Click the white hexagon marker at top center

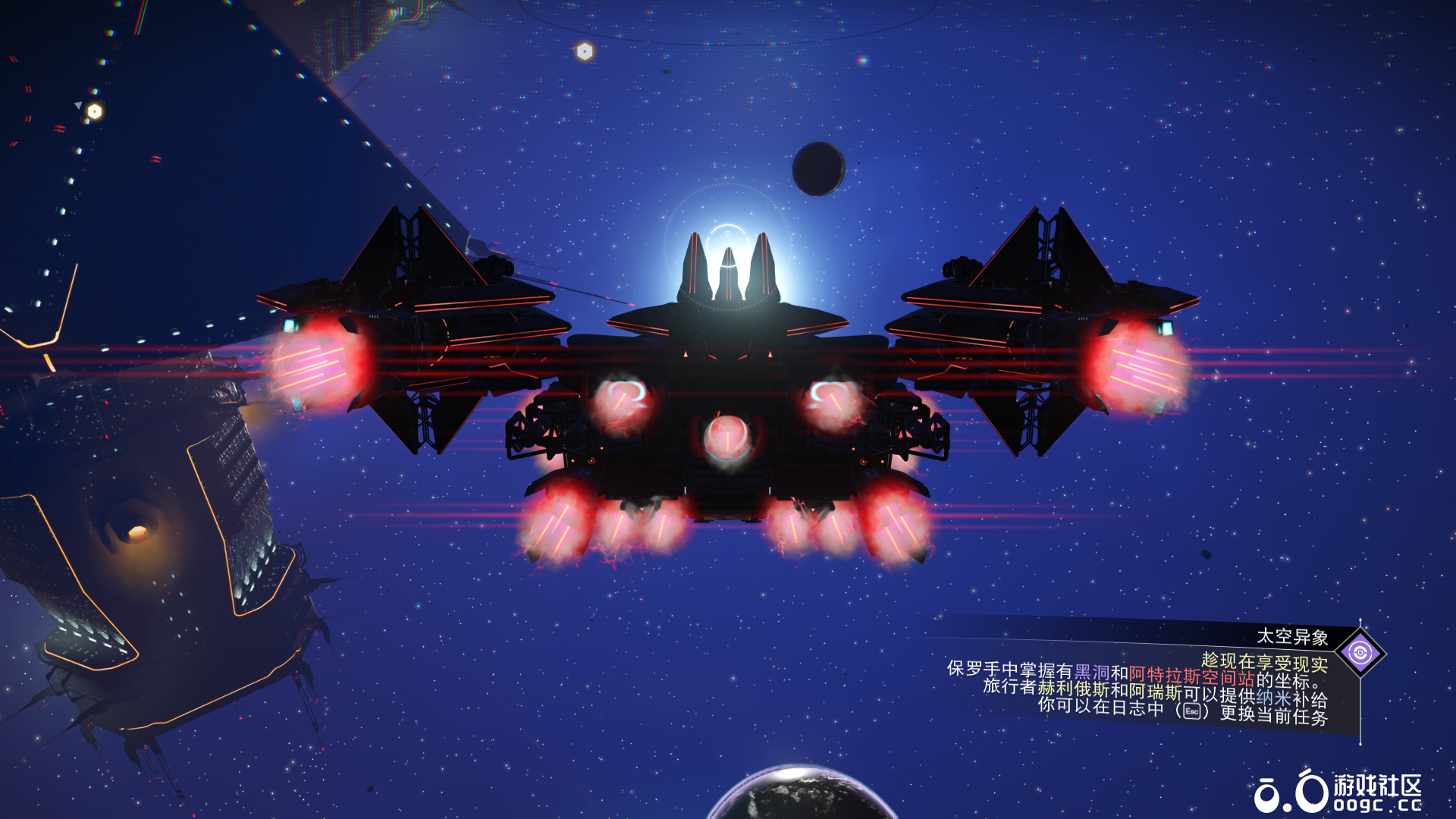[x=585, y=52]
